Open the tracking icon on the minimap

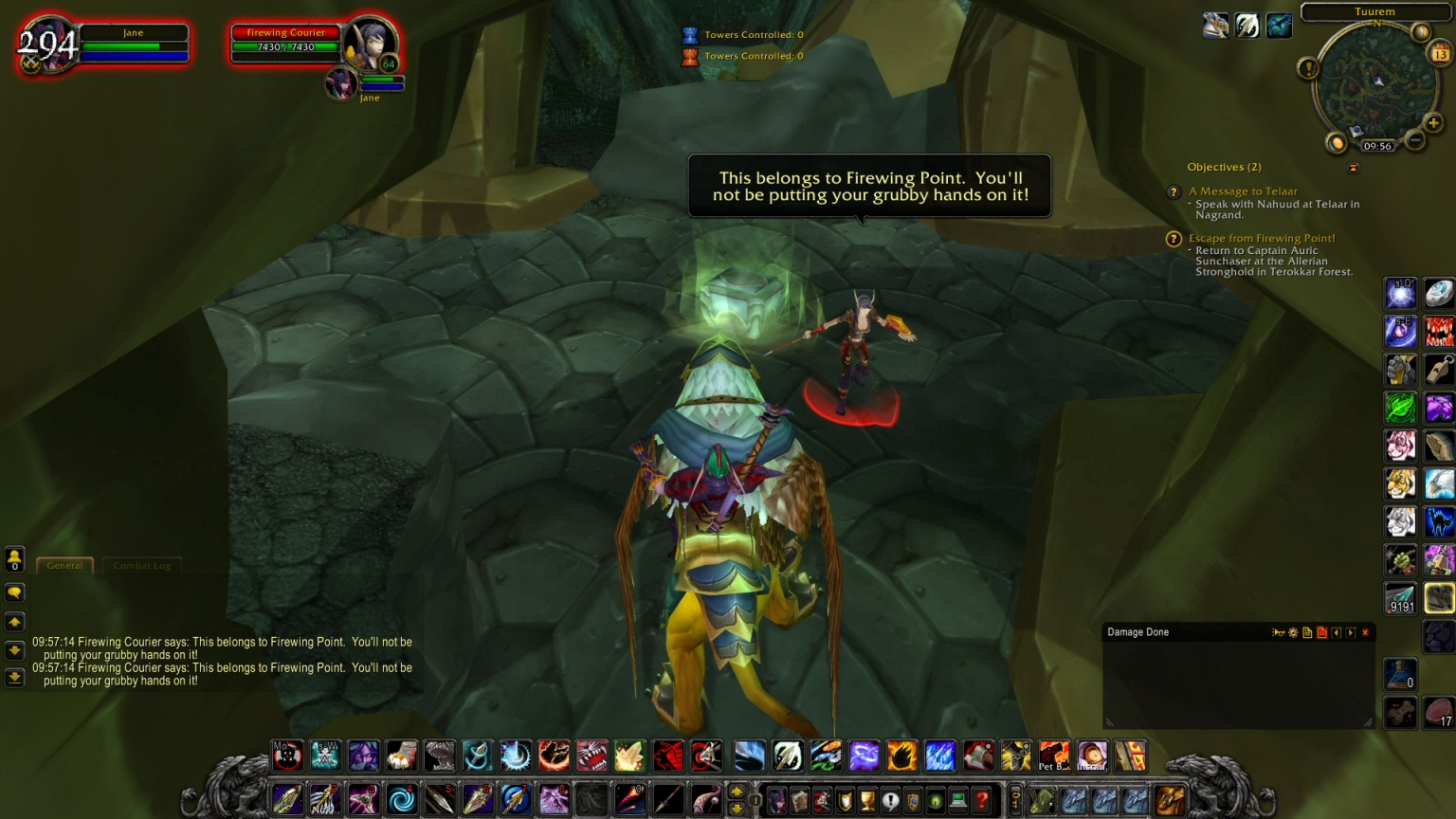1420,31
